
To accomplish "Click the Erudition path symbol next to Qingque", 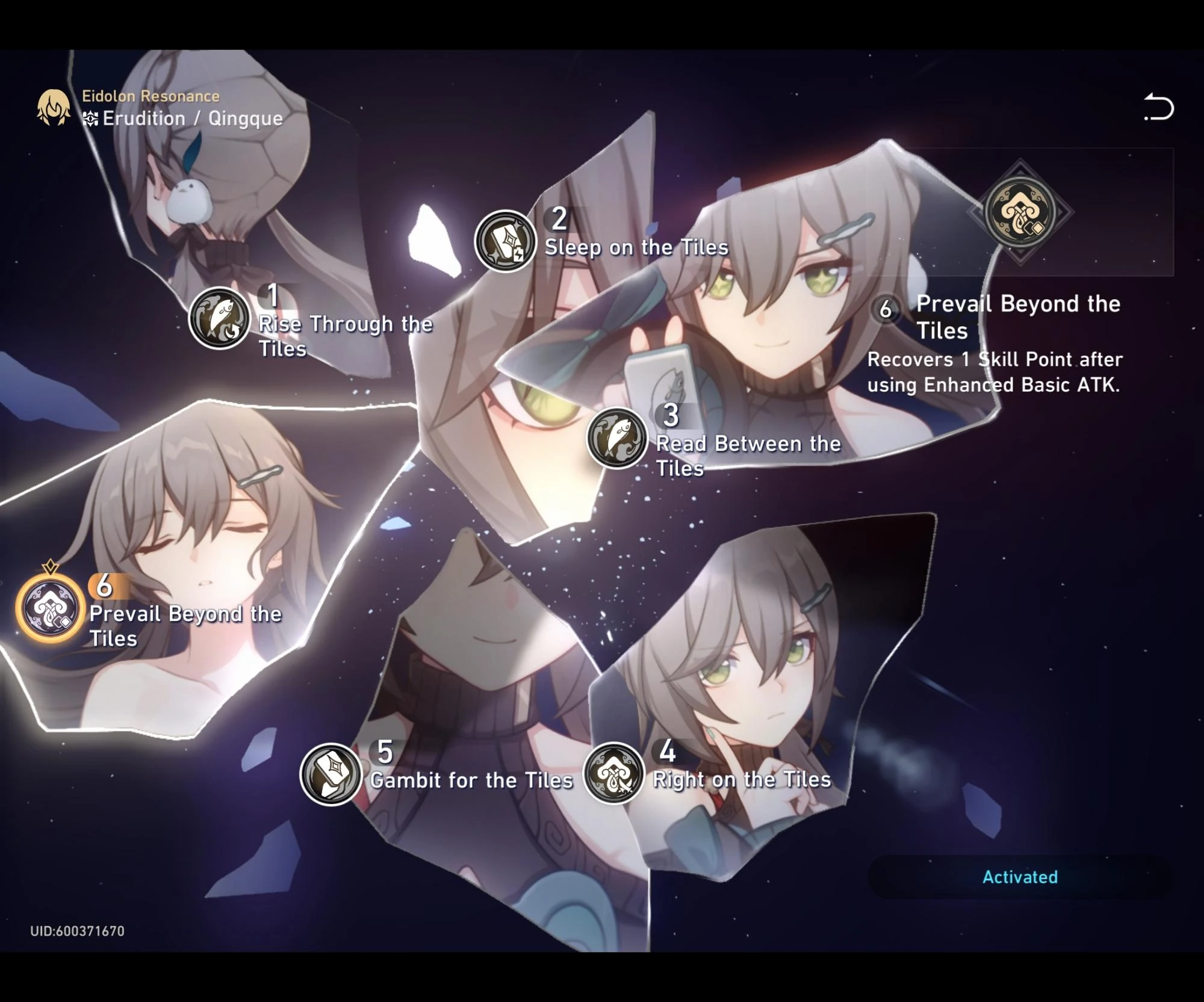I will pyautogui.click(x=90, y=119).
